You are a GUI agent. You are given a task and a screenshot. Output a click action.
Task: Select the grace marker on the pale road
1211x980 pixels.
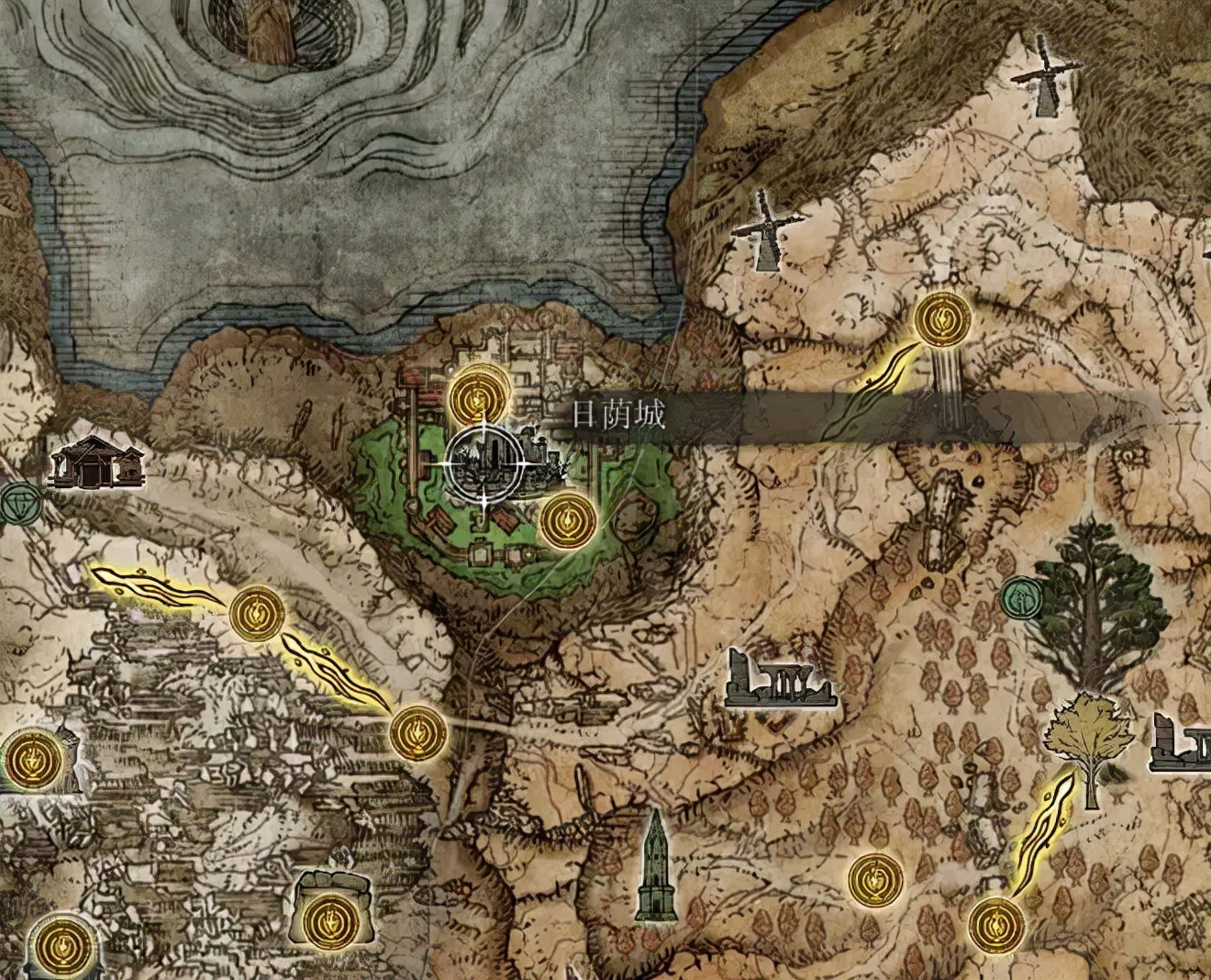click(418, 734)
